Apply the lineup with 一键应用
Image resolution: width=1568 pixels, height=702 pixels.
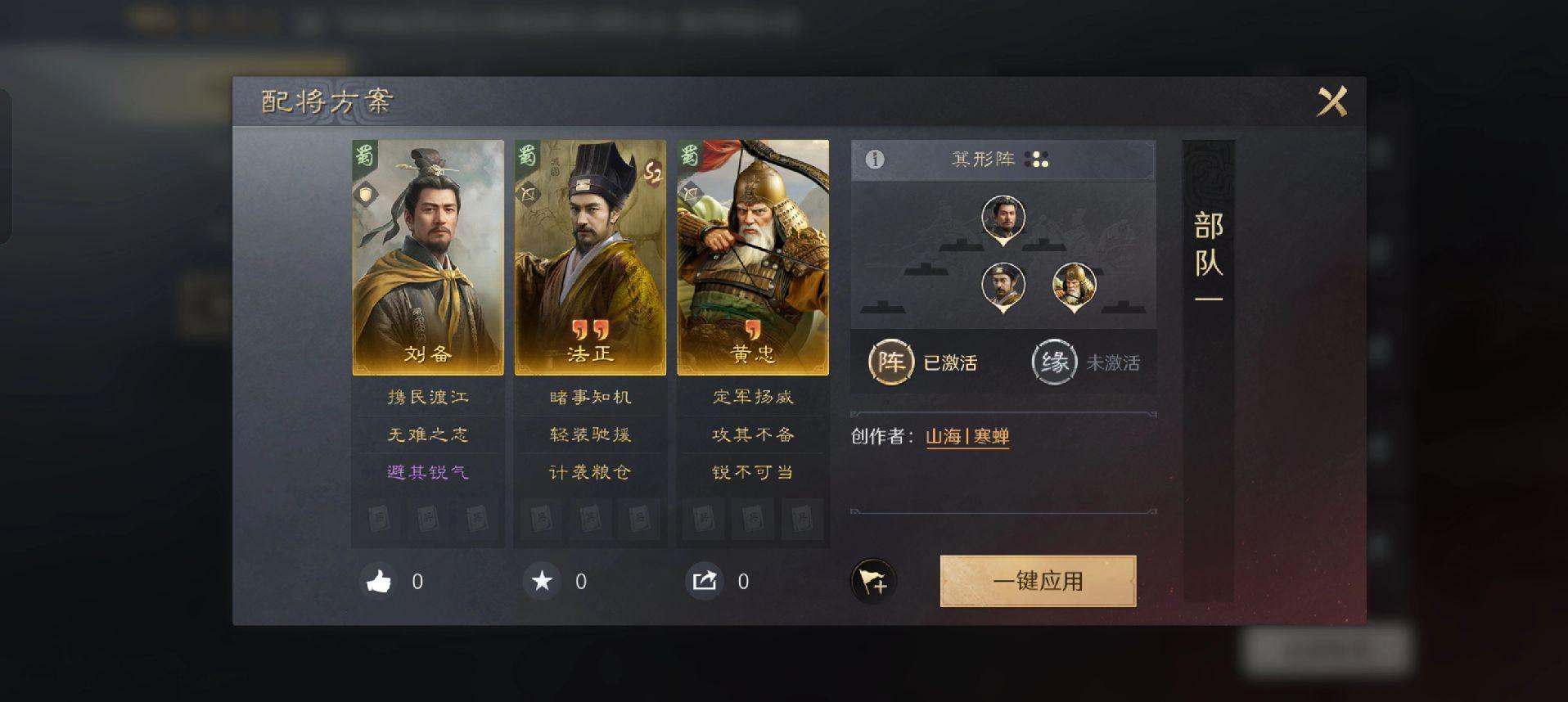click(1037, 581)
